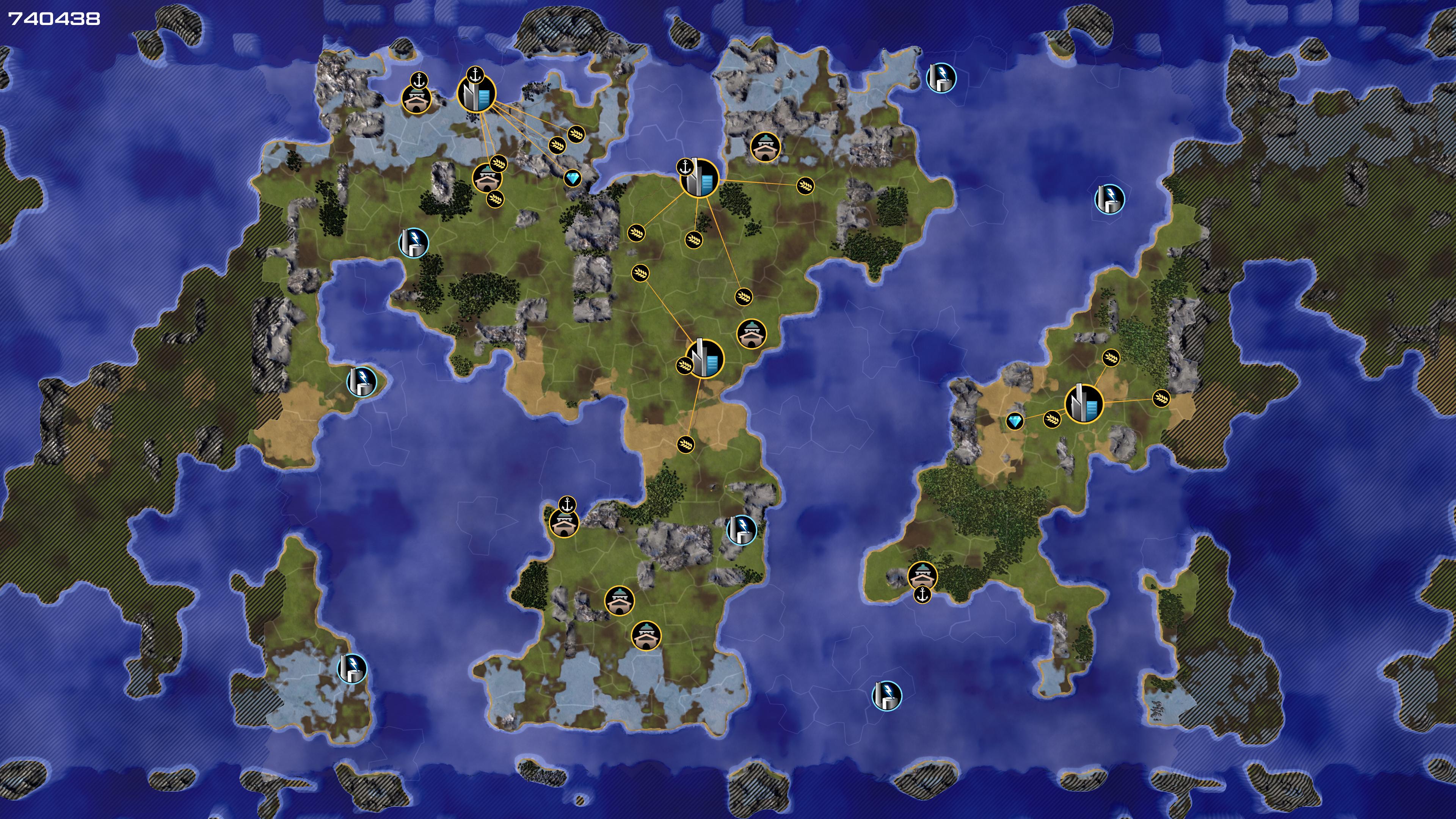Choose the wheat icon overlapping a city marker

[x=684, y=366]
